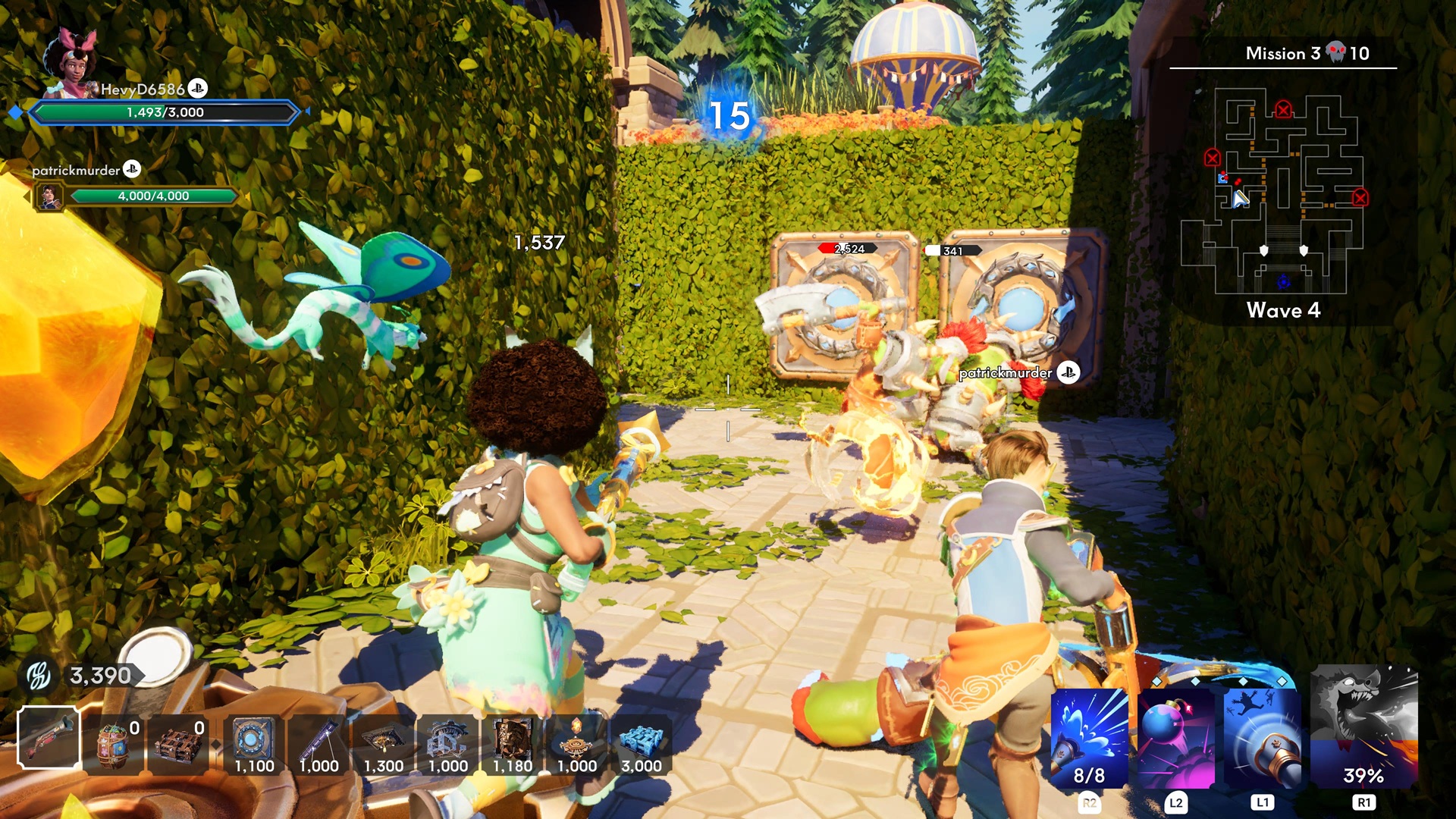Select the blunderbuss weapon slot
Image resolution: width=1456 pixels, height=819 pixels.
tap(49, 738)
